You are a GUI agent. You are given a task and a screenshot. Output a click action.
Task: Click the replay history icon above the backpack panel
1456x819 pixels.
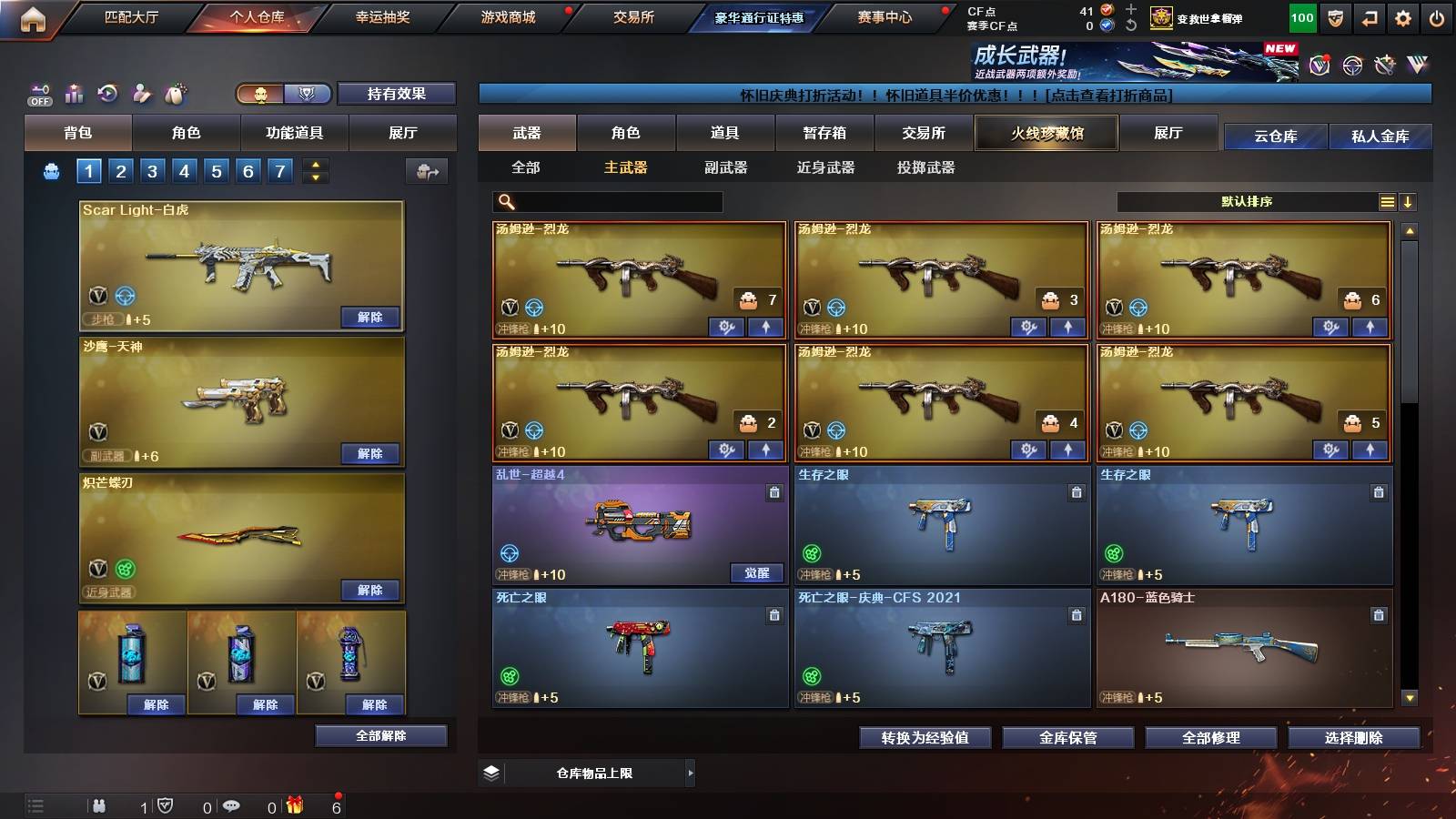click(107, 93)
